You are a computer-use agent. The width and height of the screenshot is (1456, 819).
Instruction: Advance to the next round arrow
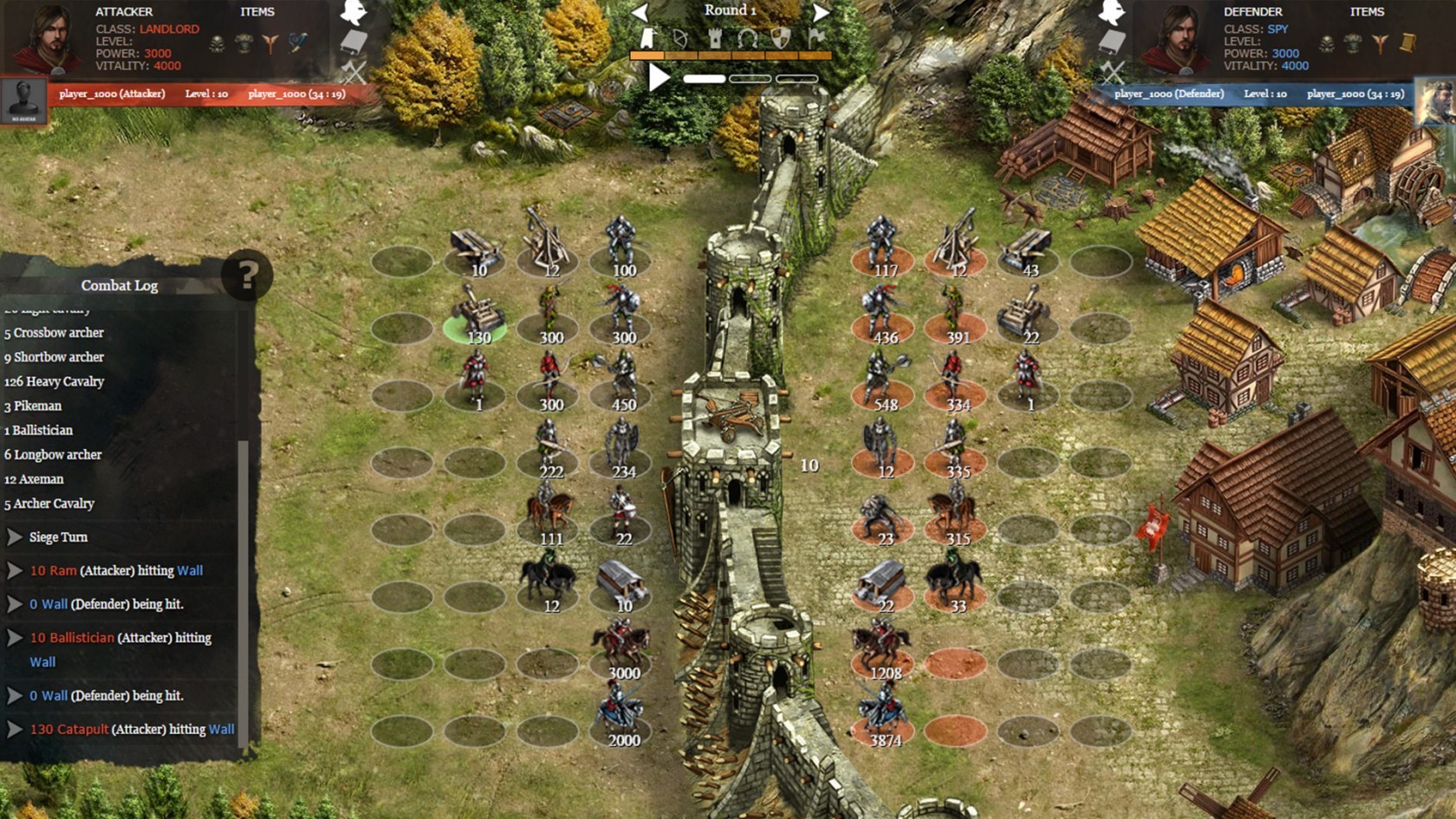pyautogui.click(x=821, y=12)
